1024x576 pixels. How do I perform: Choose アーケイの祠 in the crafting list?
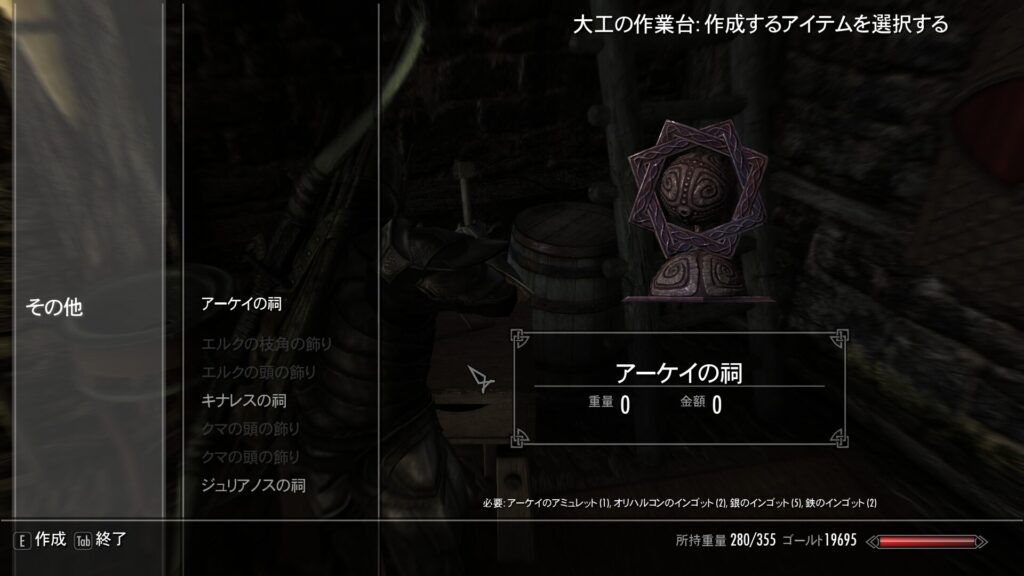[240, 303]
